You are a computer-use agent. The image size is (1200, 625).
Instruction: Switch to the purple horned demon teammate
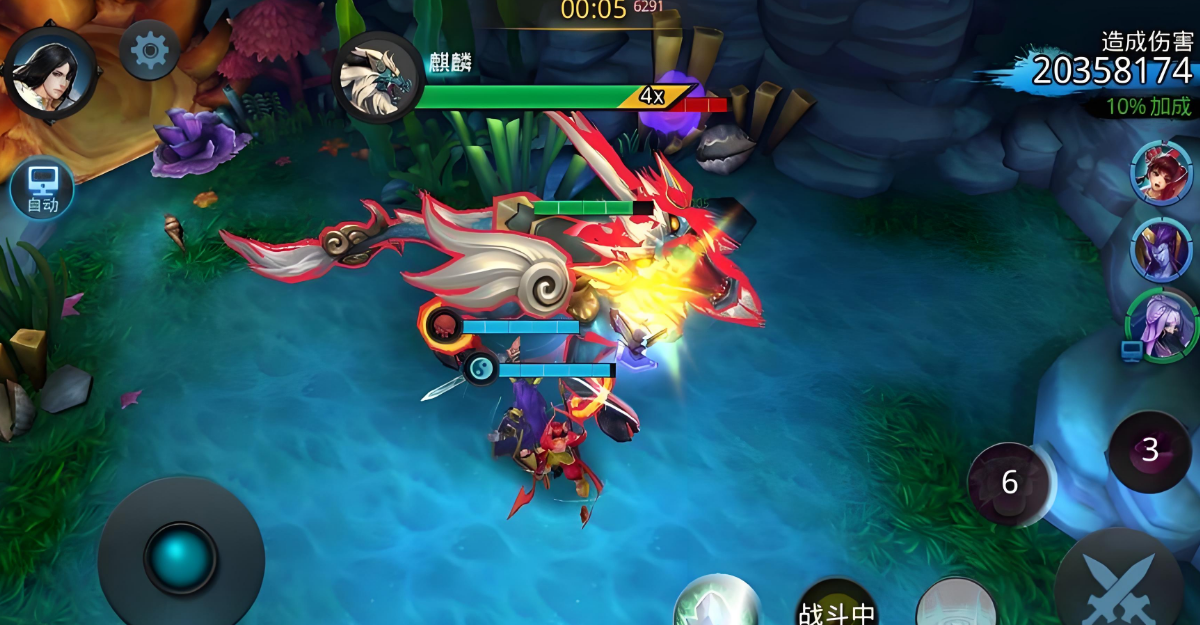[1162, 248]
